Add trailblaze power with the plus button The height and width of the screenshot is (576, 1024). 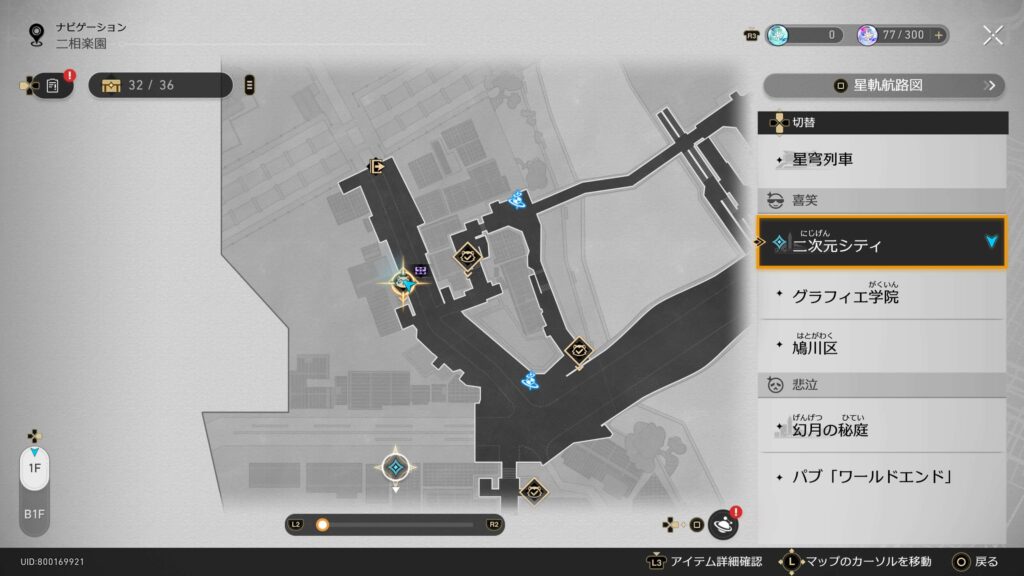[938, 35]
